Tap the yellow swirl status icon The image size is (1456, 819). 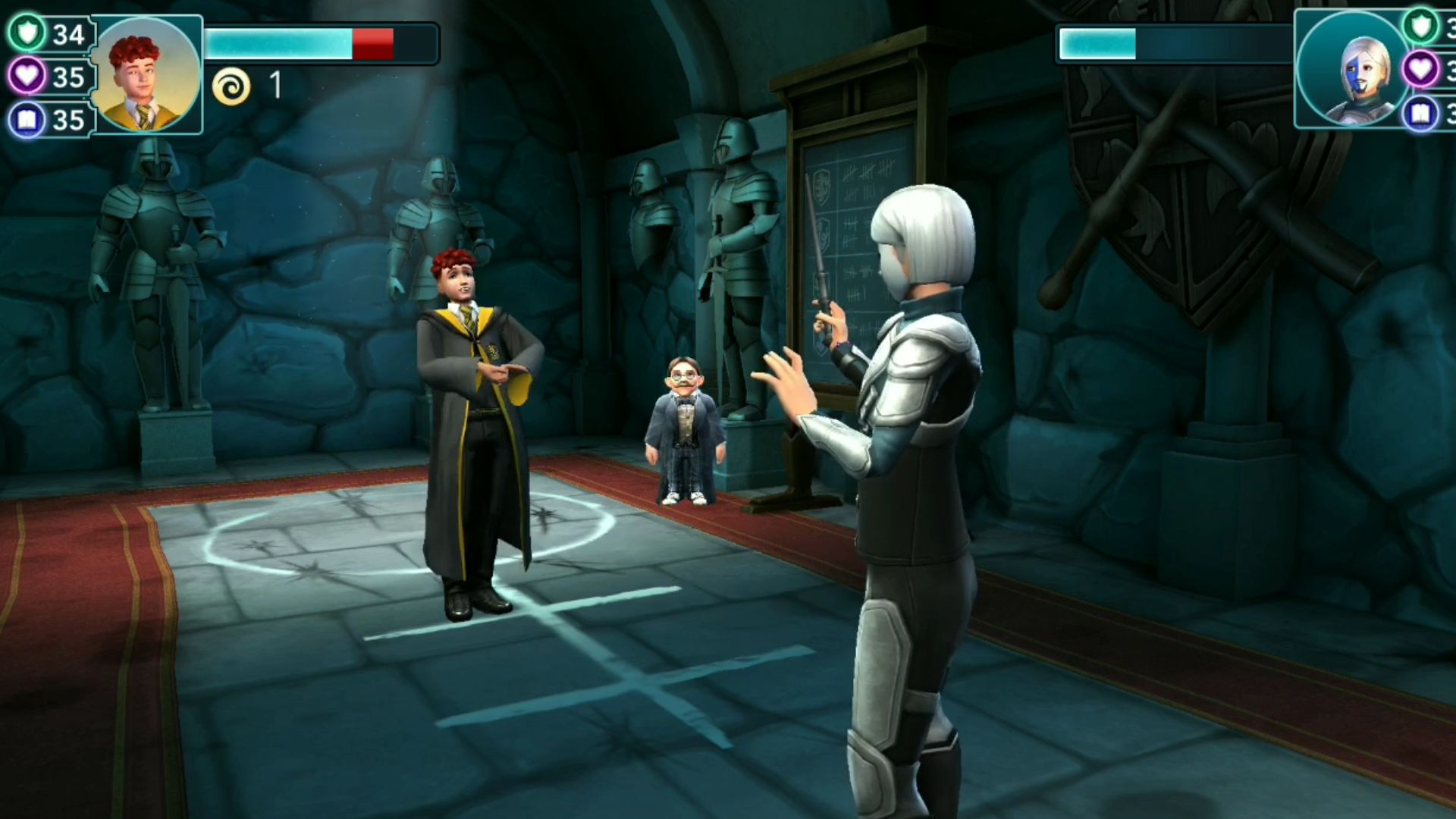pos(231,85)
